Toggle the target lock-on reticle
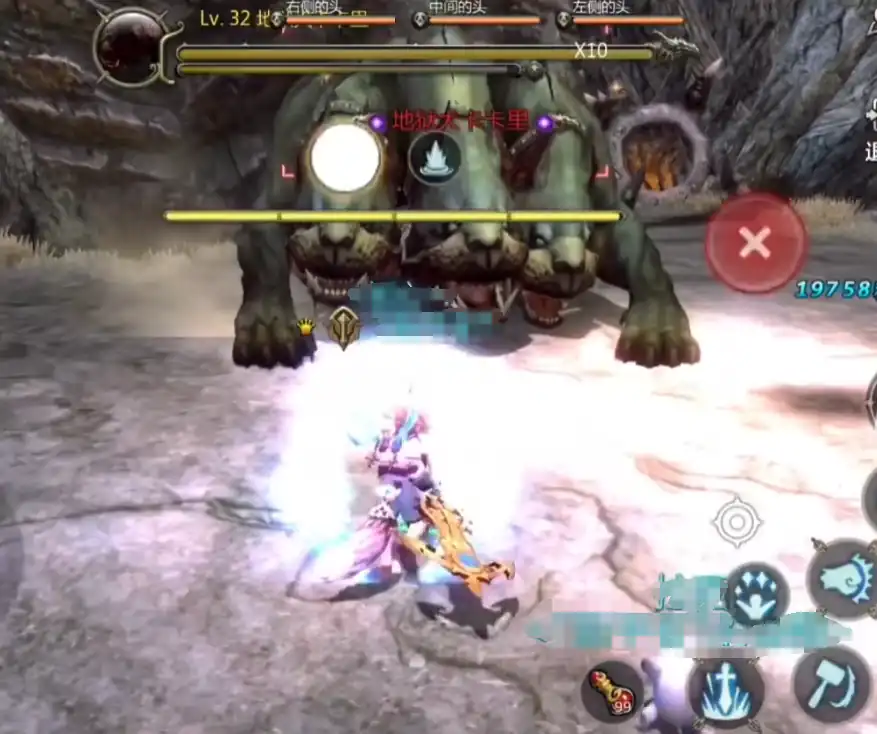The image size is (877, 734). [x=737, y=521]
